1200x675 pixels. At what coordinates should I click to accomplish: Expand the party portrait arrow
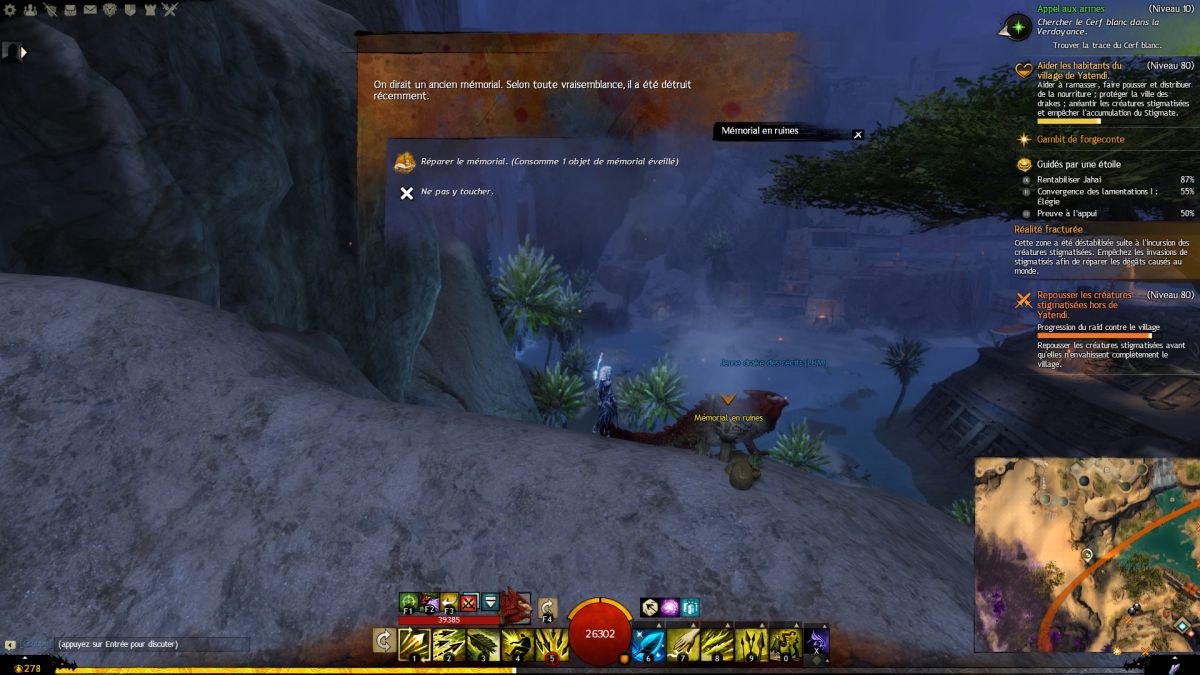tap(23, 52)
